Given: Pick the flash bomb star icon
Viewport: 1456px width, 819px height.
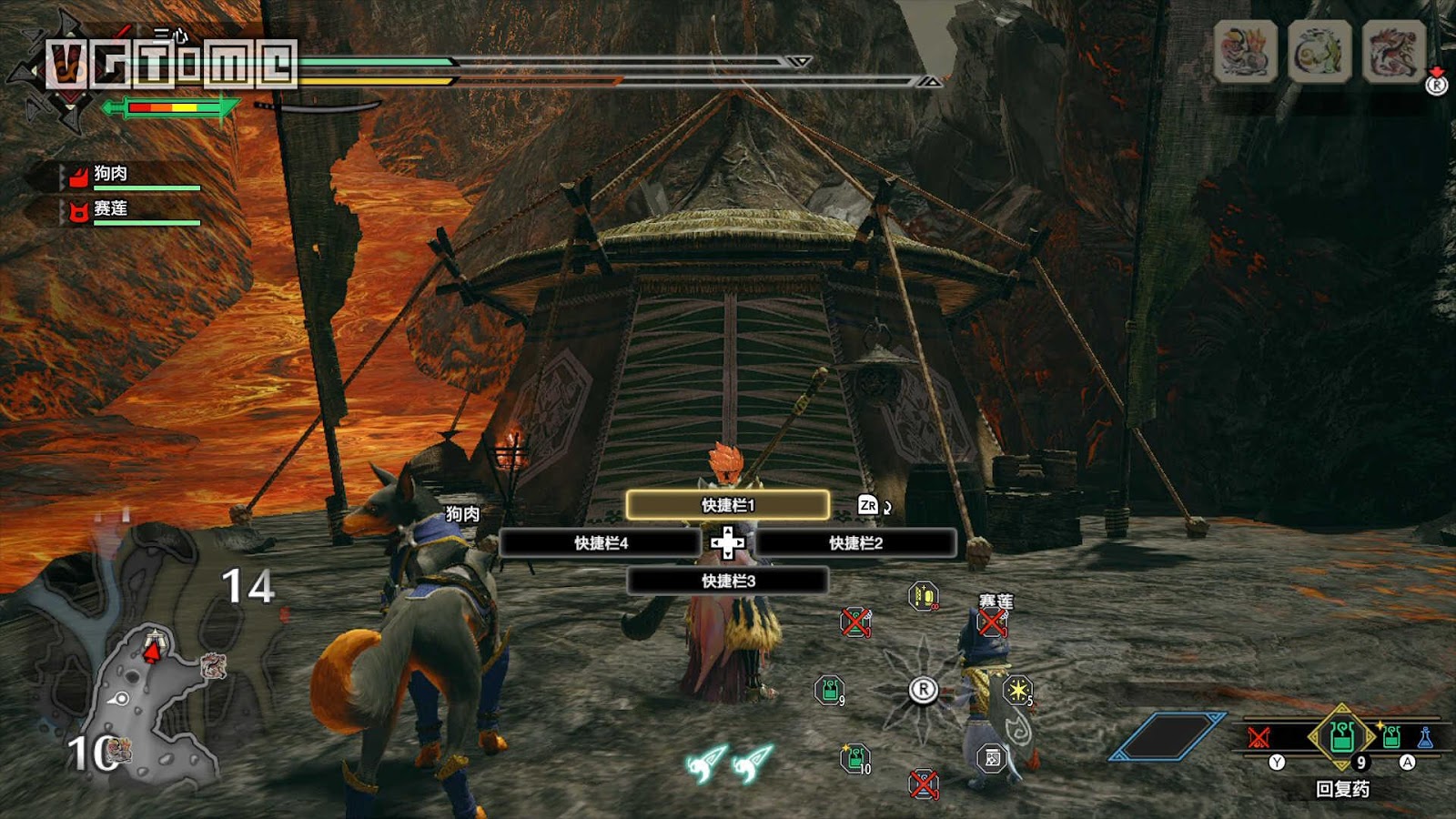Looking at the screenshot, I should [1016, 690].
